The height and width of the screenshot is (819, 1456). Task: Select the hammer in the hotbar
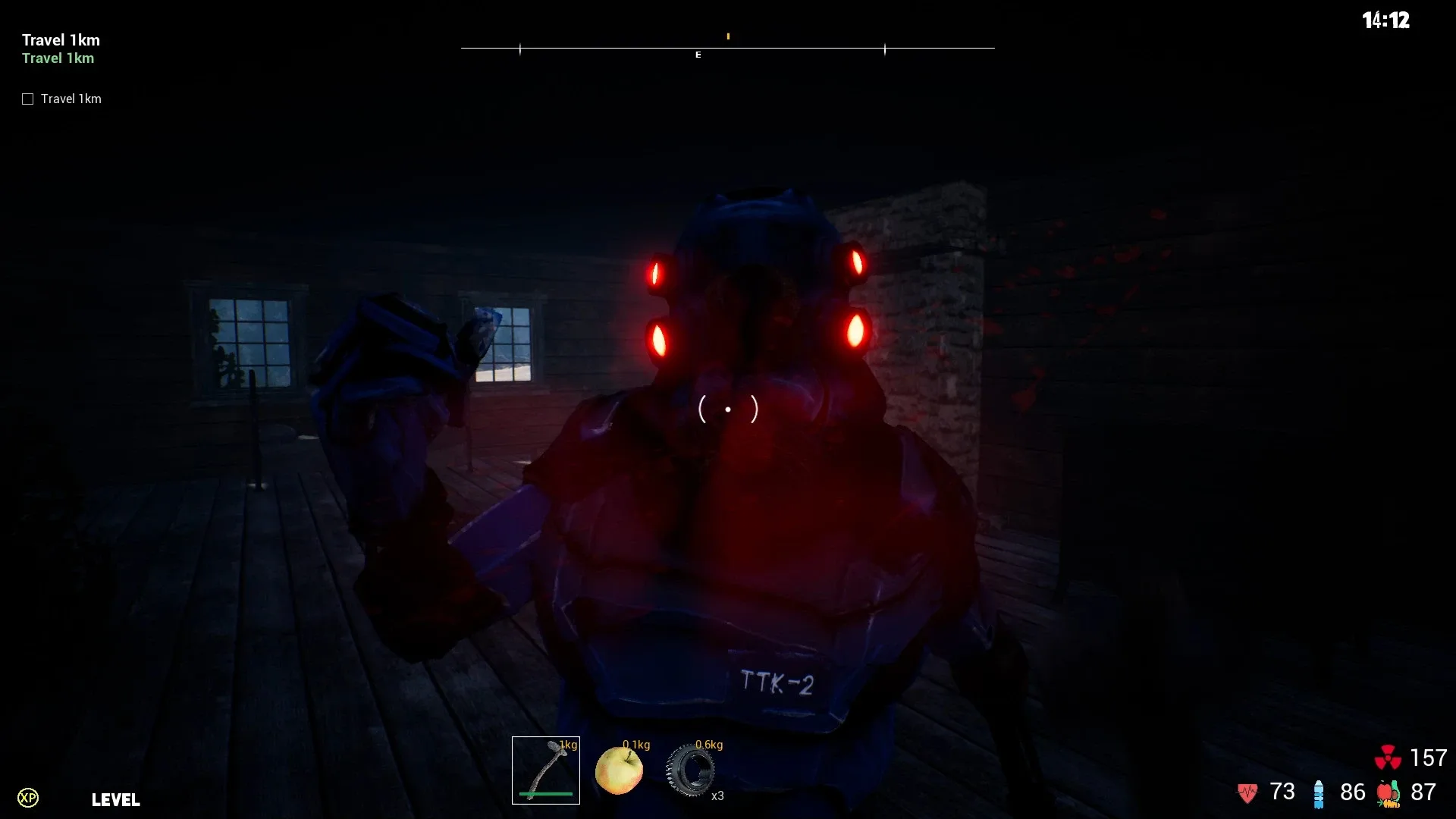pyautogui.click(x=546, y=770)
